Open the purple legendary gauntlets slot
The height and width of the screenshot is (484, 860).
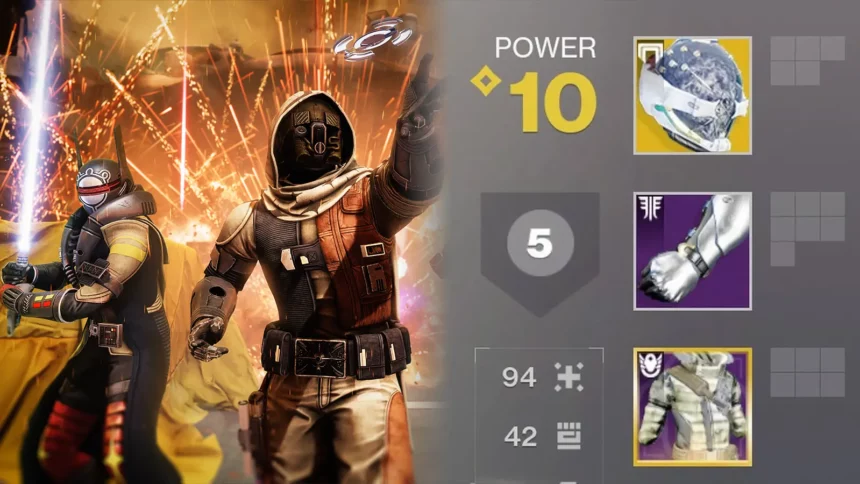(692, 251)
